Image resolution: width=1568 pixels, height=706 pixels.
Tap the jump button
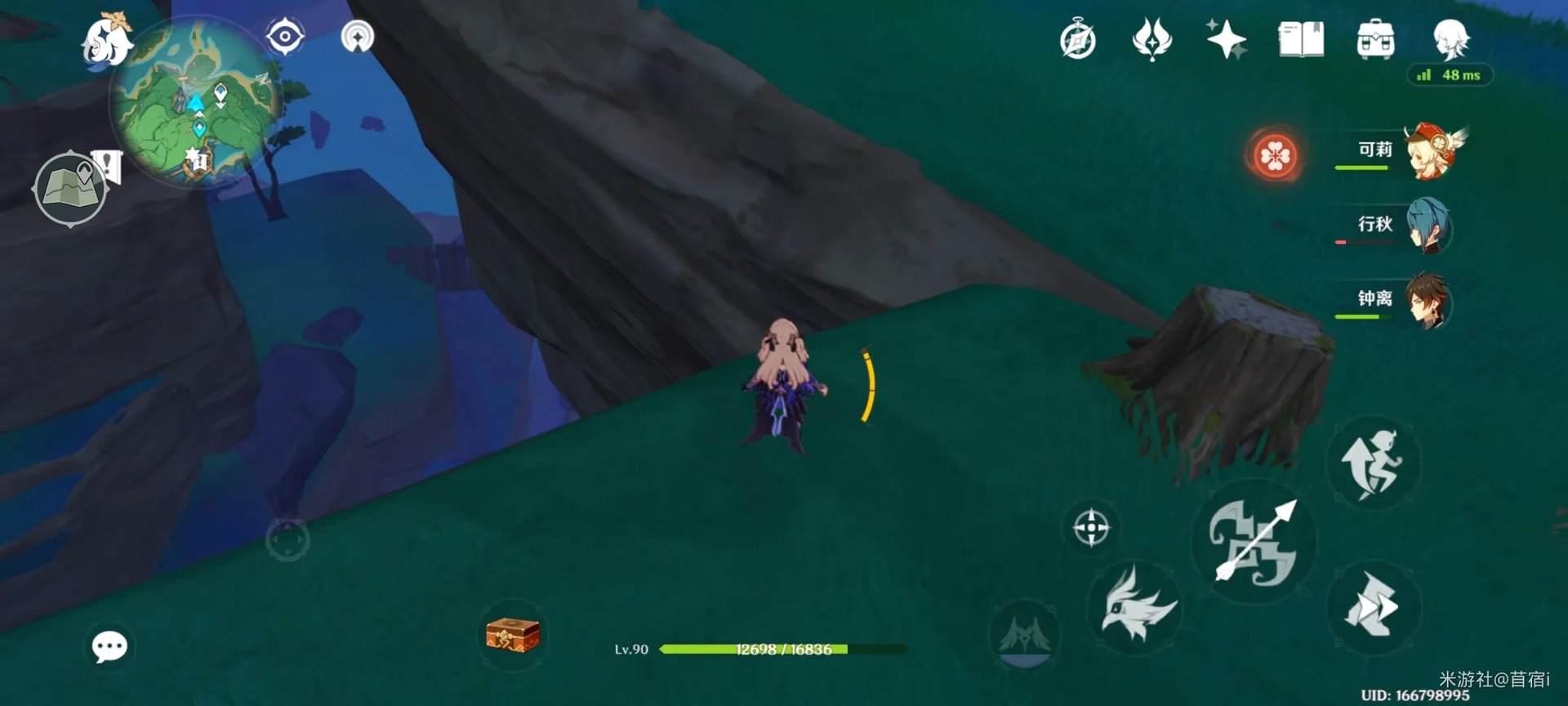tap(1374, 463)
